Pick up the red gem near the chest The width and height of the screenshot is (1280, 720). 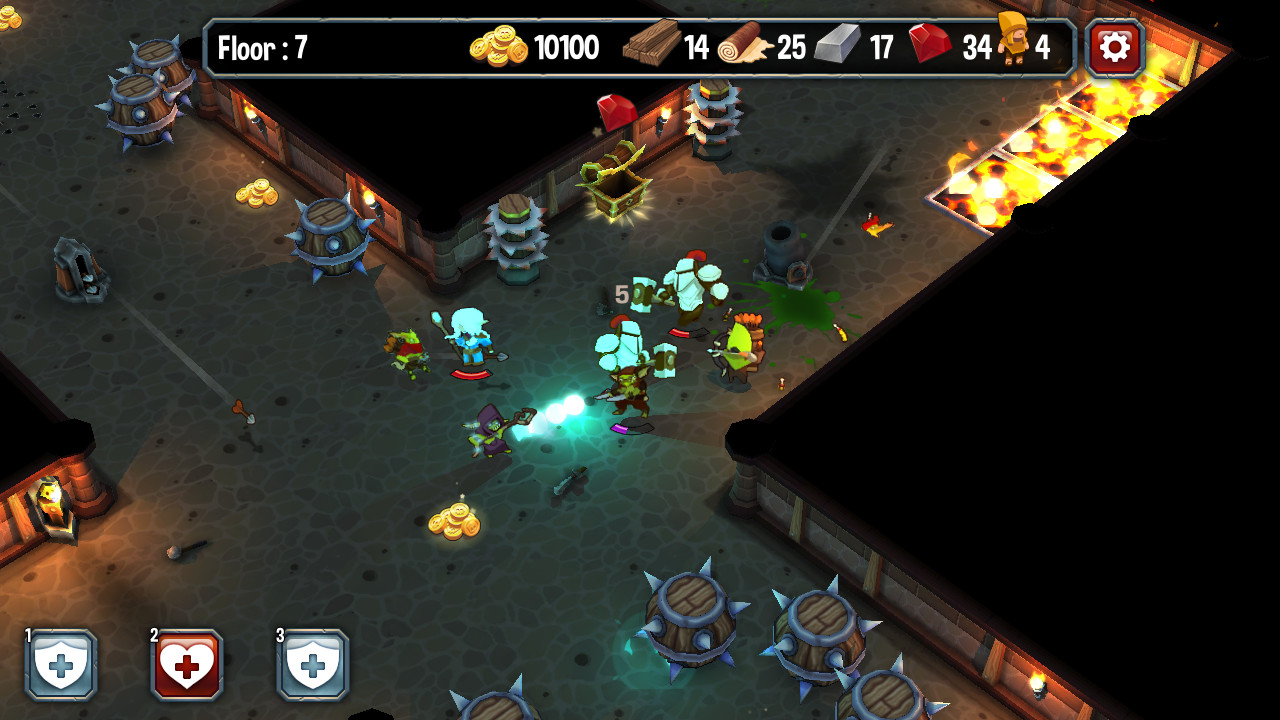click(x=618, y=112)
